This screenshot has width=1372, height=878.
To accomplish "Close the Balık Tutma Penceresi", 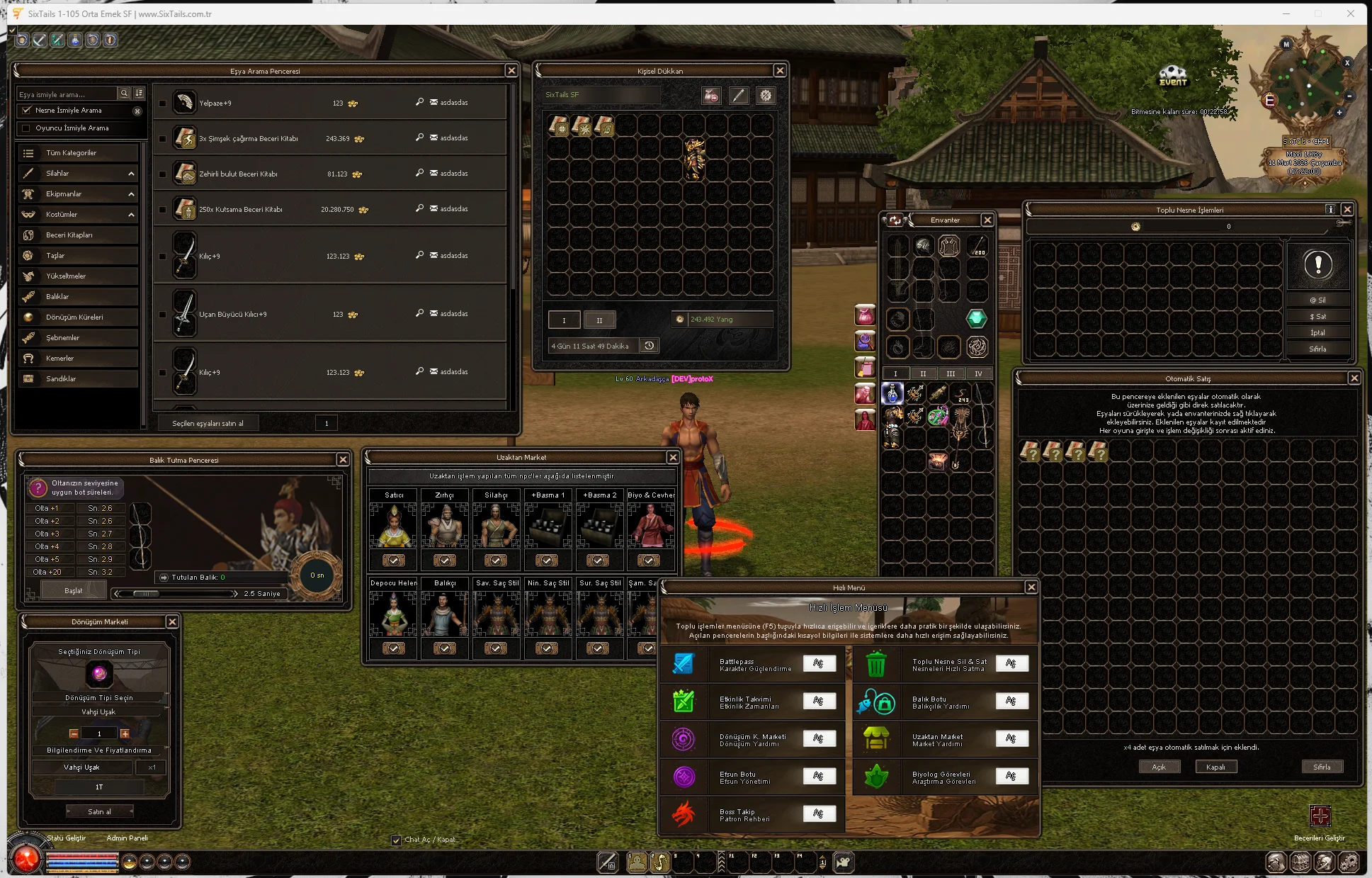I will coord(343,460).
